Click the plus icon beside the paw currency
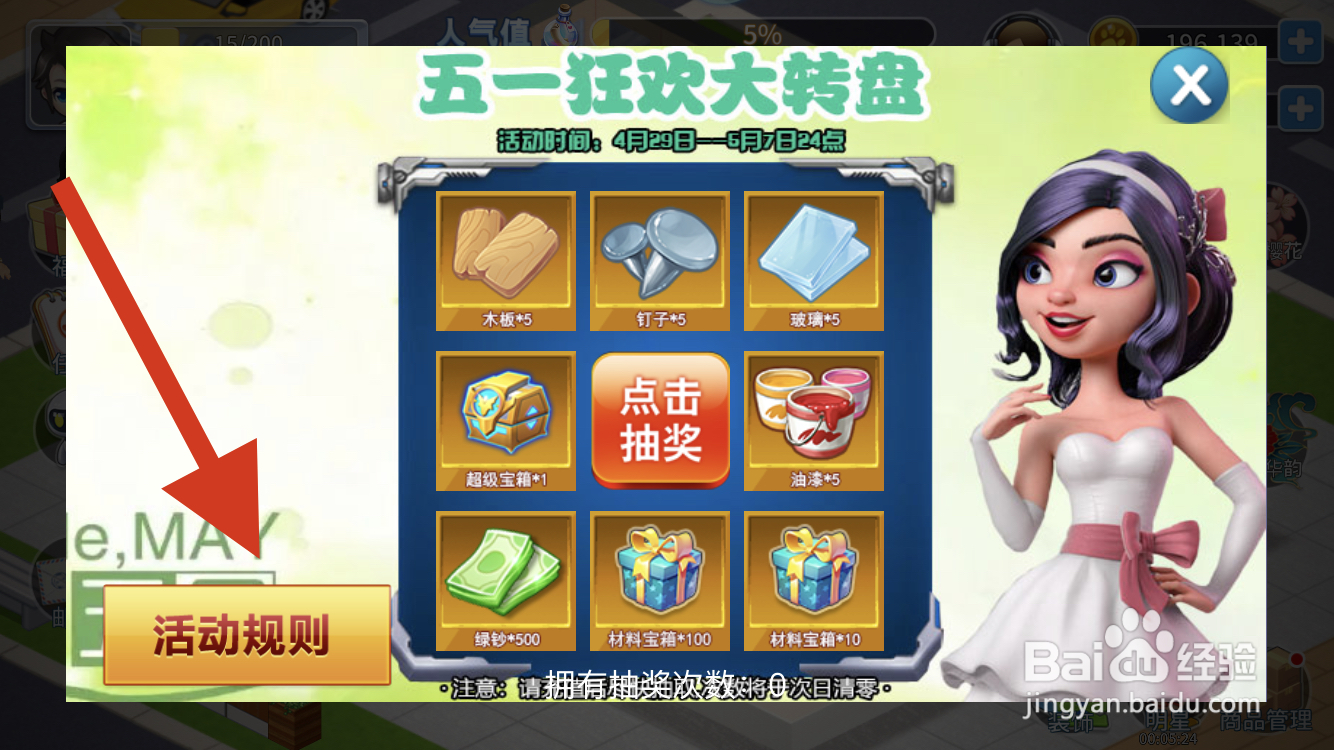1334x750 pixels. 1300,40
